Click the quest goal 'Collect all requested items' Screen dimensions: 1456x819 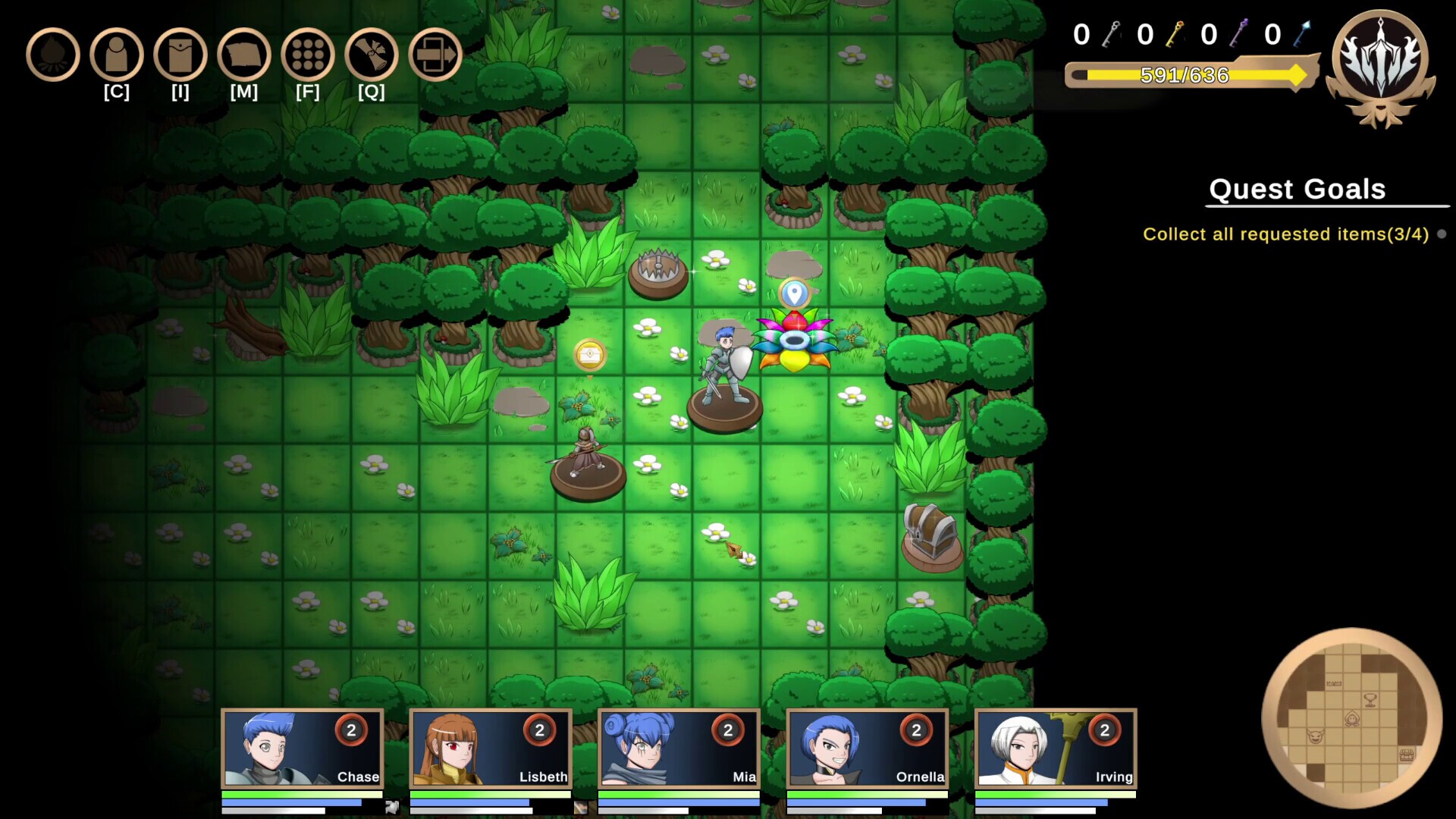[1285, 234]
